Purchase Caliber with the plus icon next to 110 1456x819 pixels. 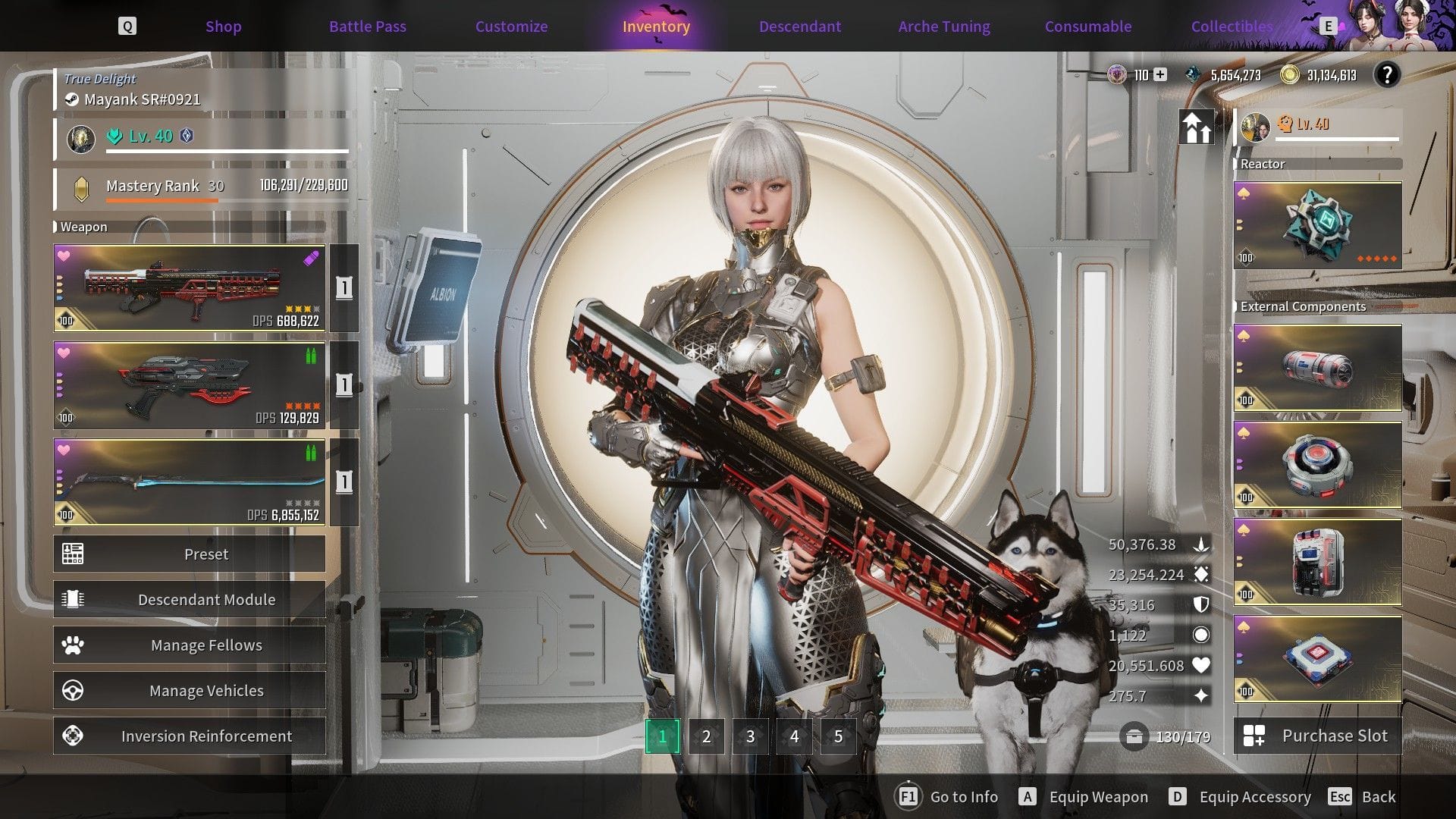pyautogui.click(x=1159, y=75)
